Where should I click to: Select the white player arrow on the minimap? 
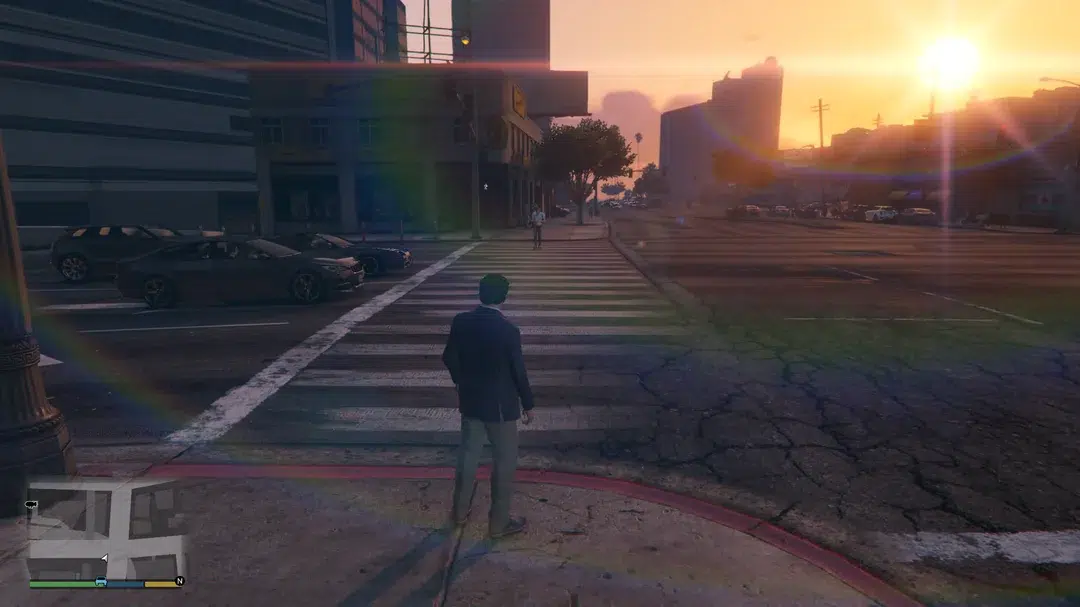[x=105, y=558]
